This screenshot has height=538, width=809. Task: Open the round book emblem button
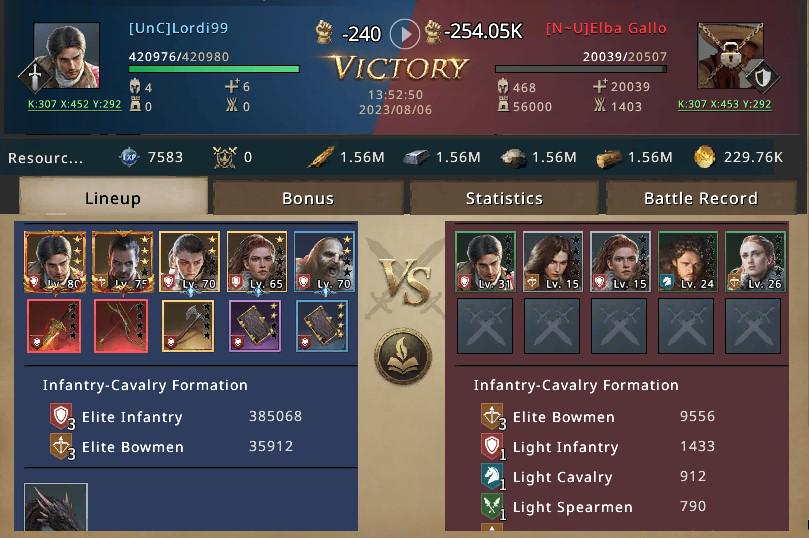click(403, 355)
